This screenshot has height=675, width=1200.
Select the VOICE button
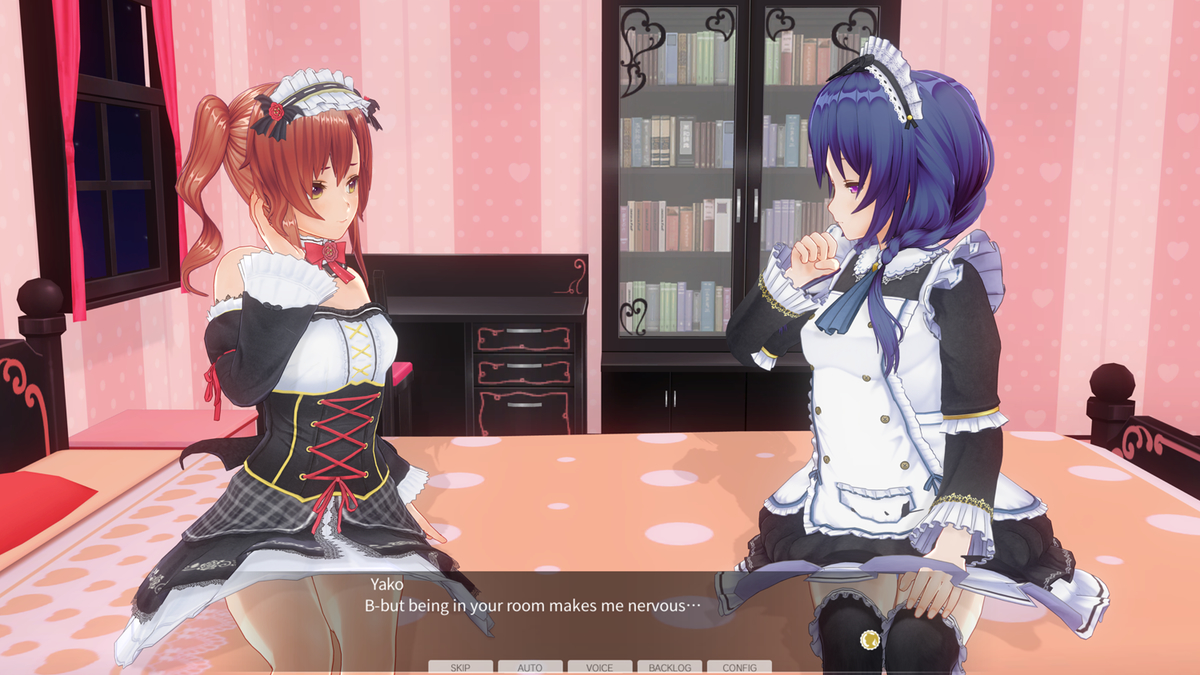click(600, 667)
